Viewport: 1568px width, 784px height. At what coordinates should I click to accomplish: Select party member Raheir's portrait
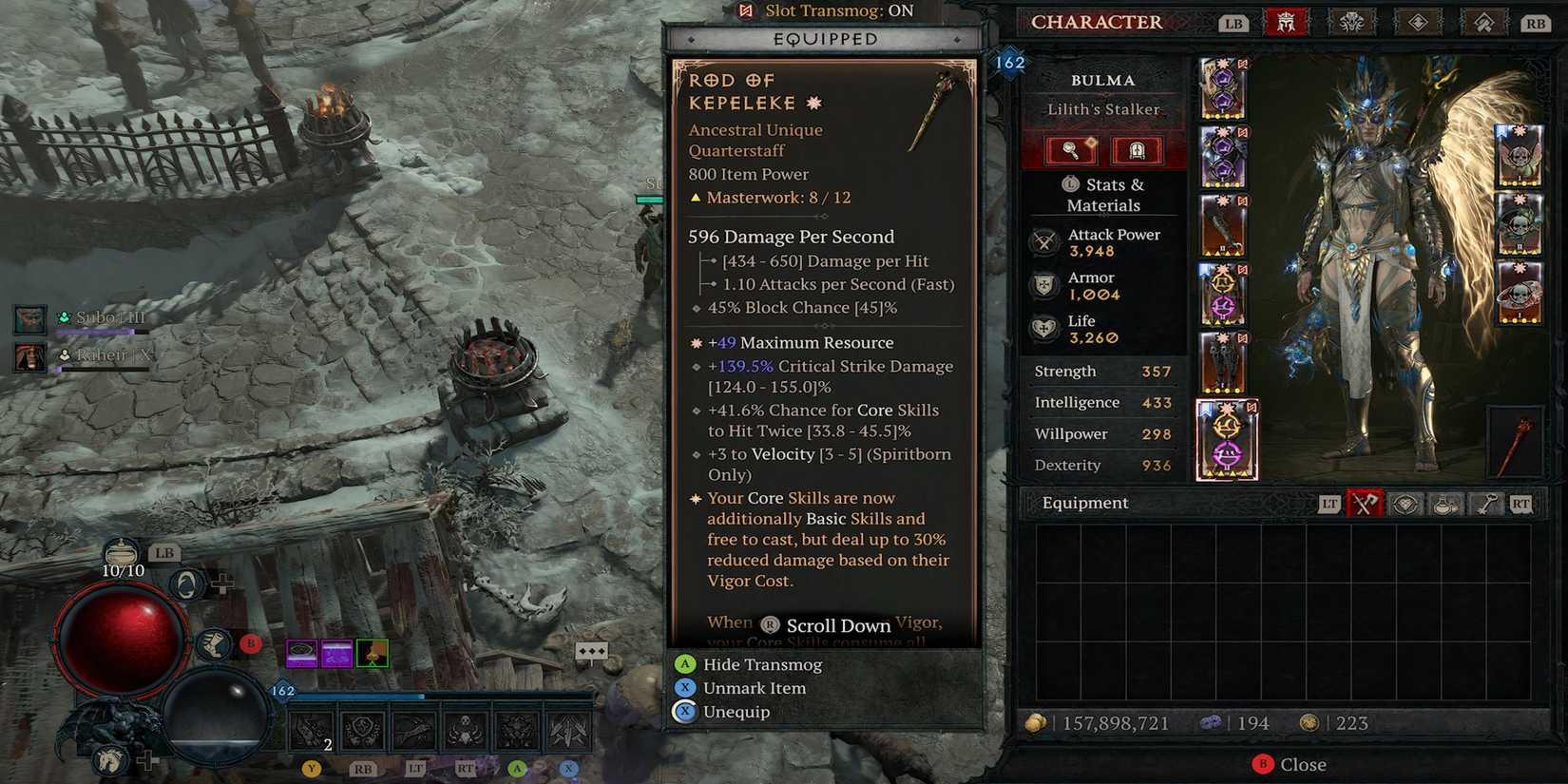point(30,357)
